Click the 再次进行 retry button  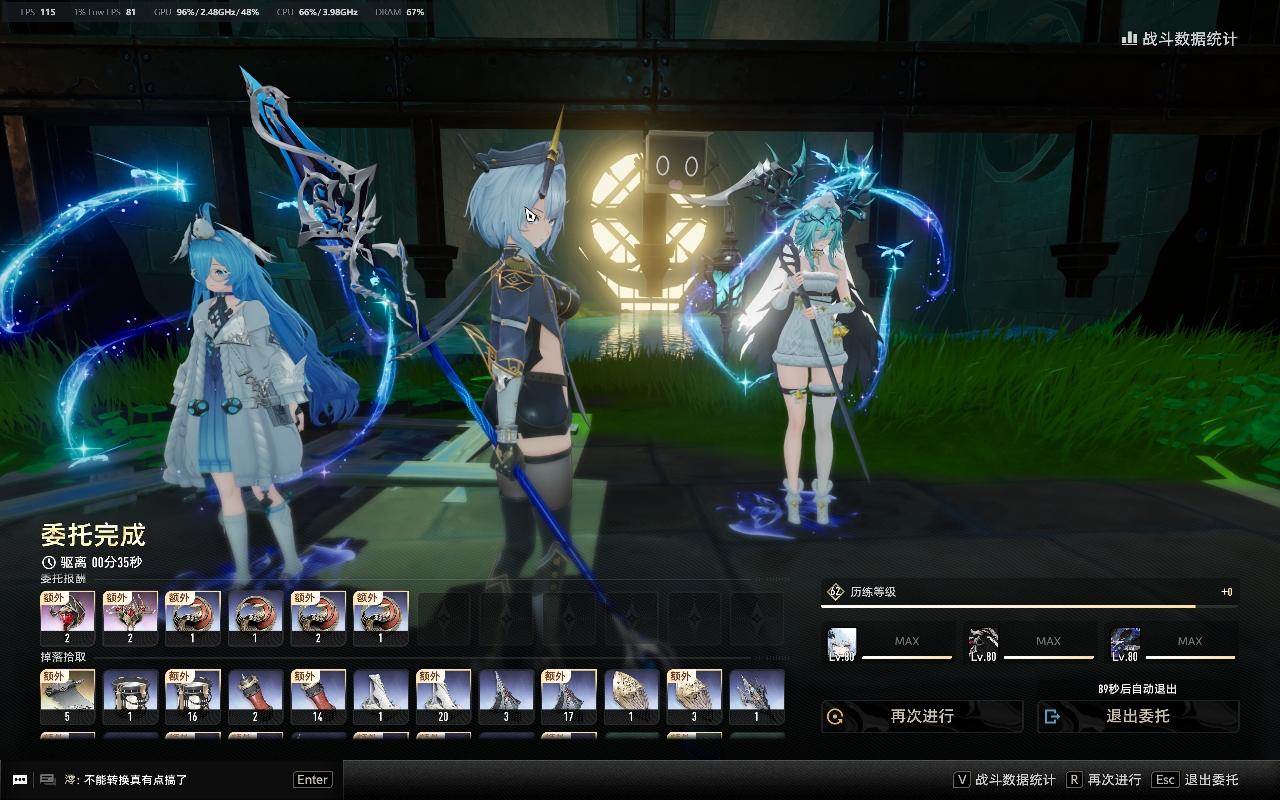click(922, 716)
